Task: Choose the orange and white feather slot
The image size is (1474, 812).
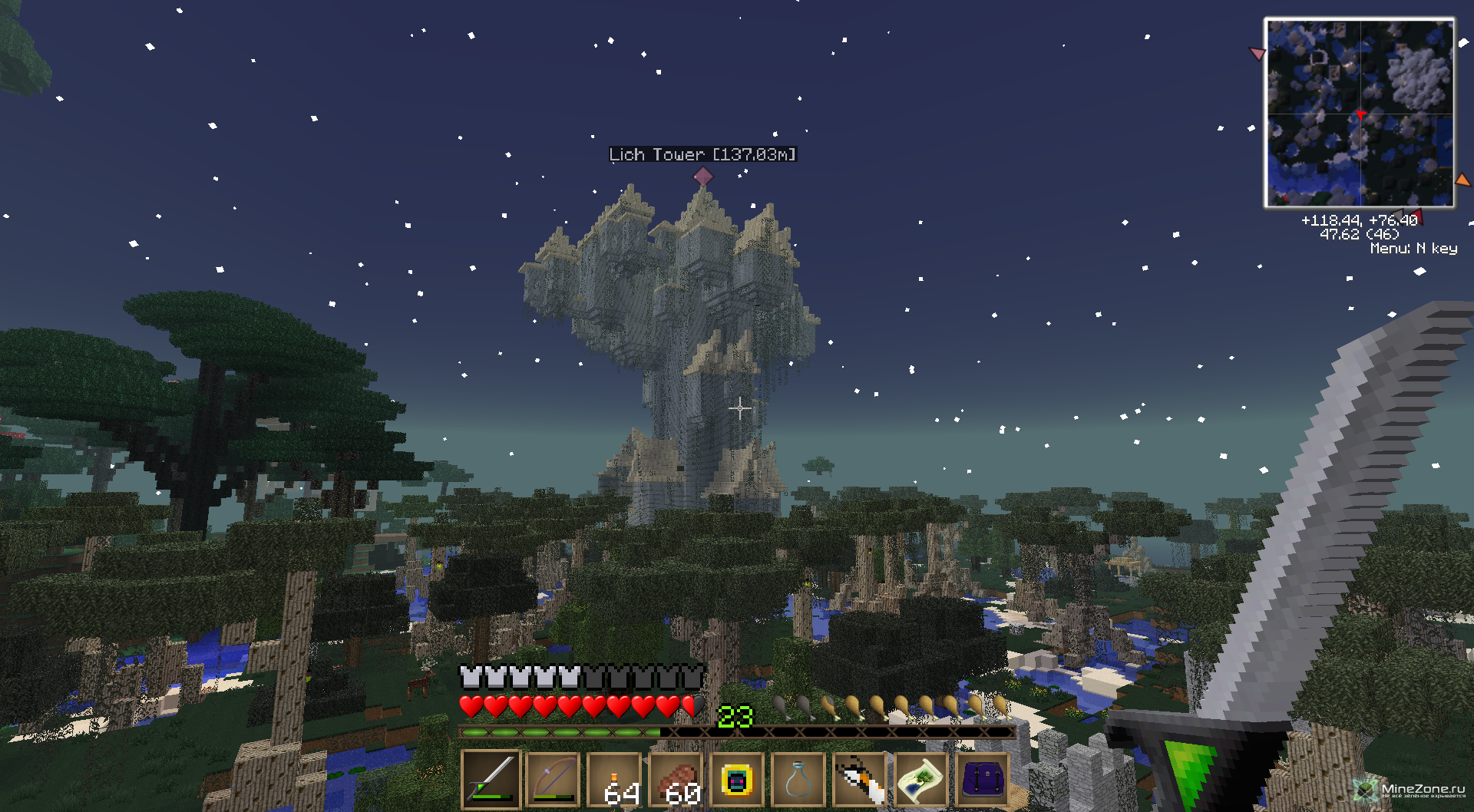Action: coord(860,780)
